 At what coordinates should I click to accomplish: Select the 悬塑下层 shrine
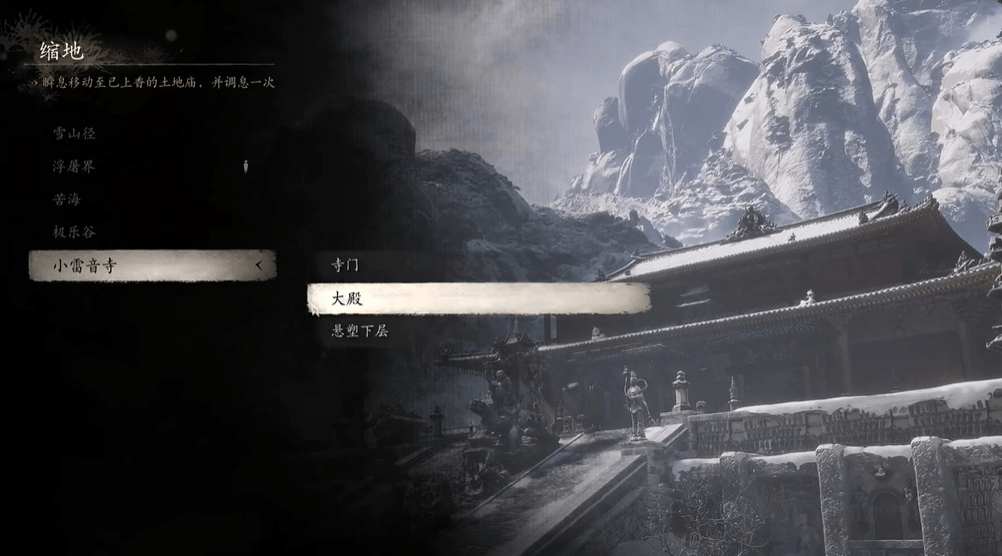[360, 331]
